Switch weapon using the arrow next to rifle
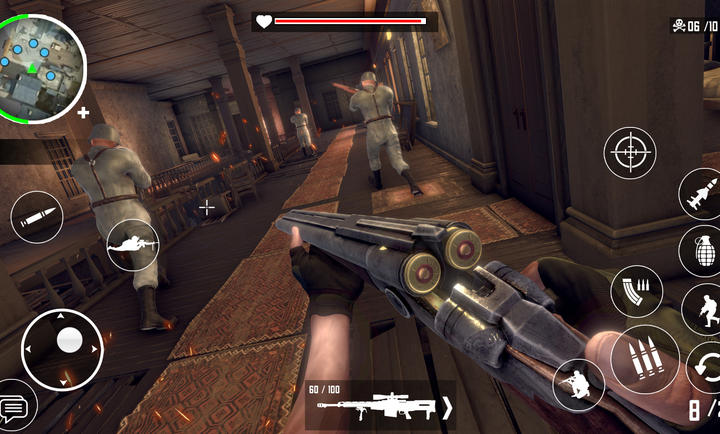This screenshot has height=434, width=720. pos(447,407)
